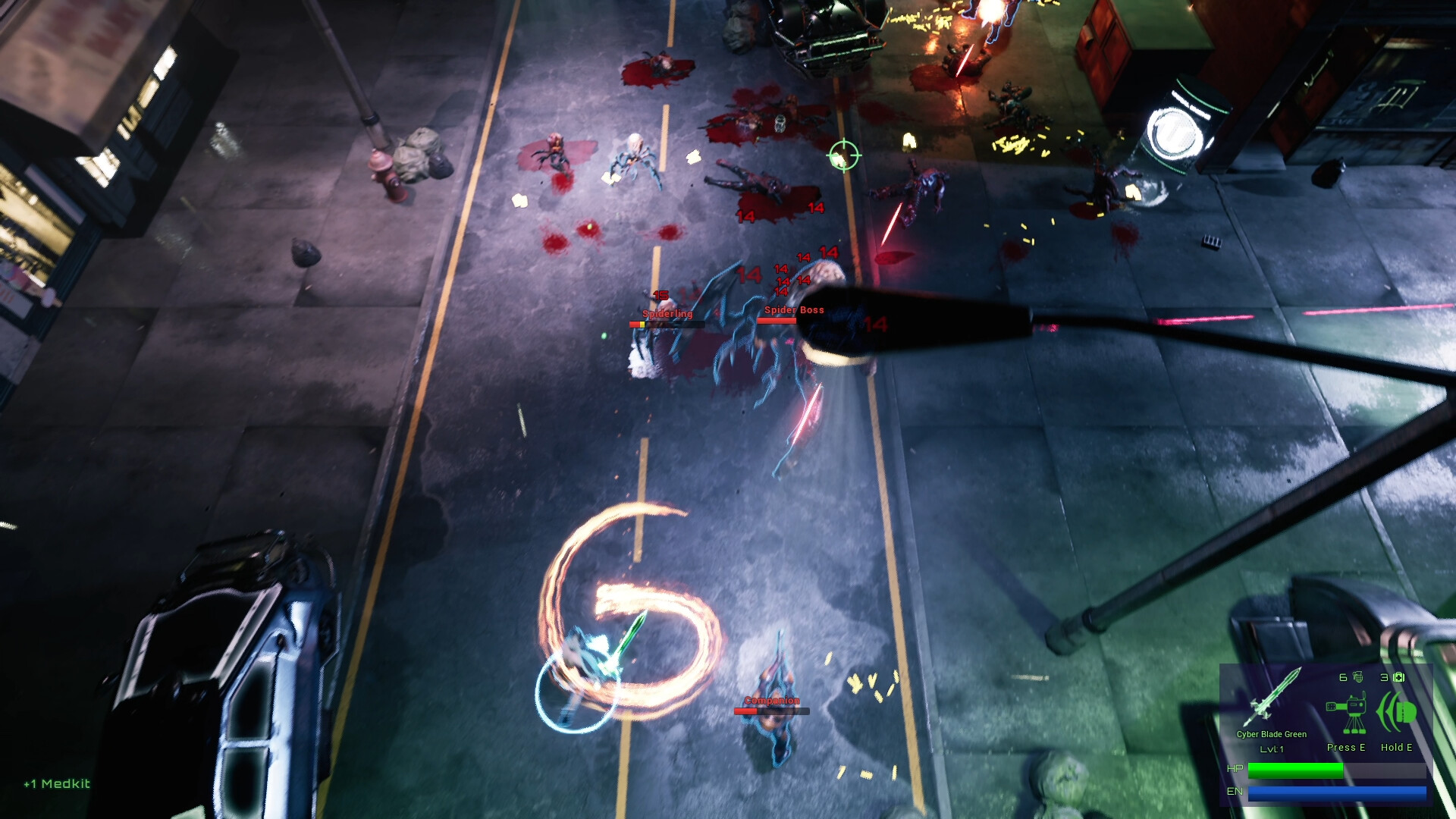Click the +1 Medkit pickup notification

(x=55, y=785)
